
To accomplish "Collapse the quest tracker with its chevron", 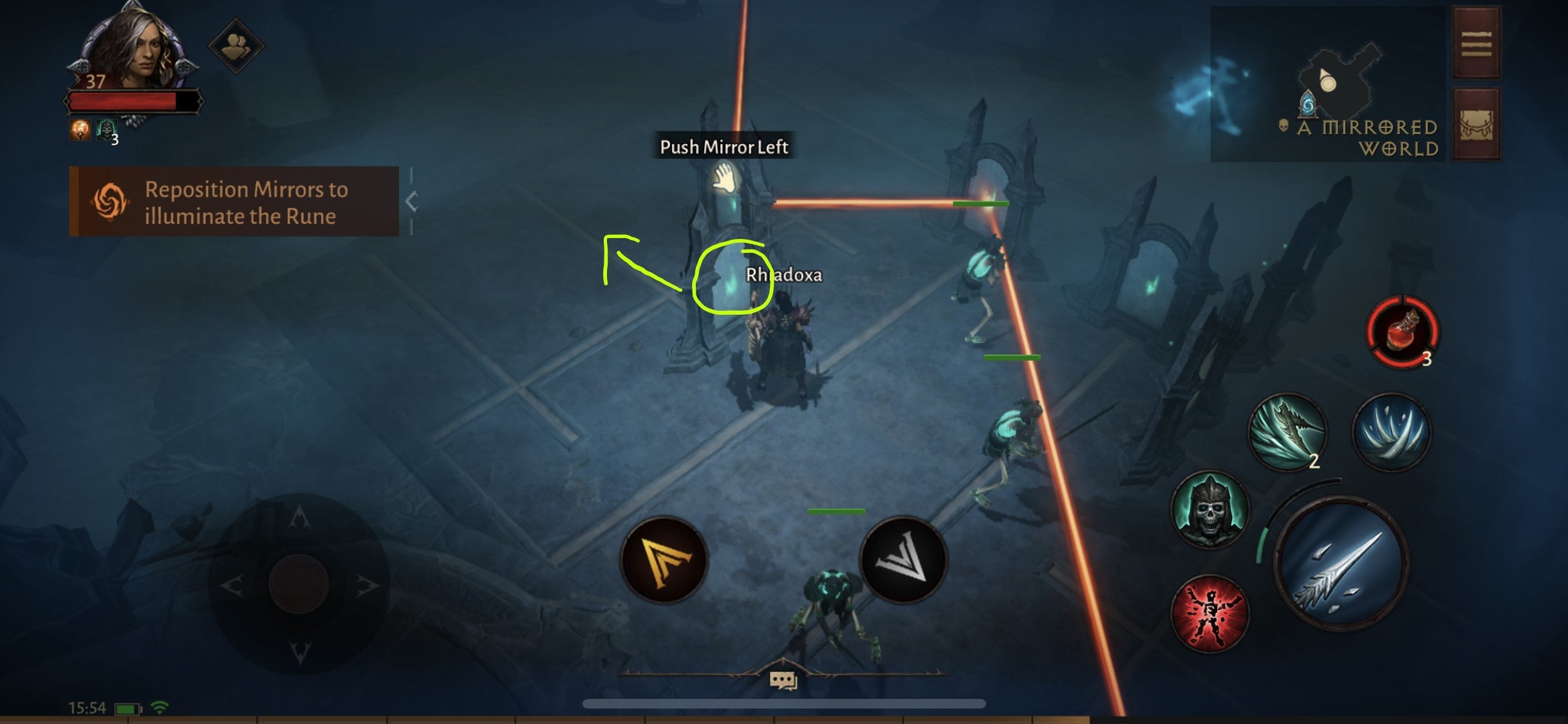I will 410,201.
